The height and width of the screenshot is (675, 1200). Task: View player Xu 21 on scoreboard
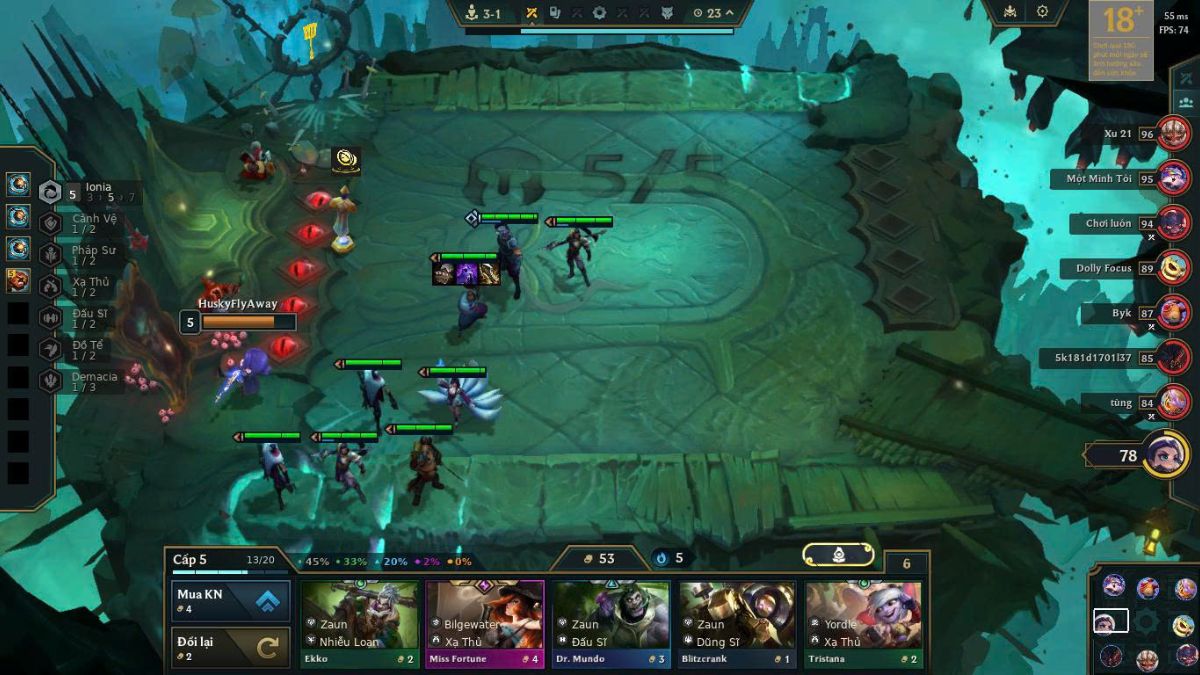pos(1173,134)
